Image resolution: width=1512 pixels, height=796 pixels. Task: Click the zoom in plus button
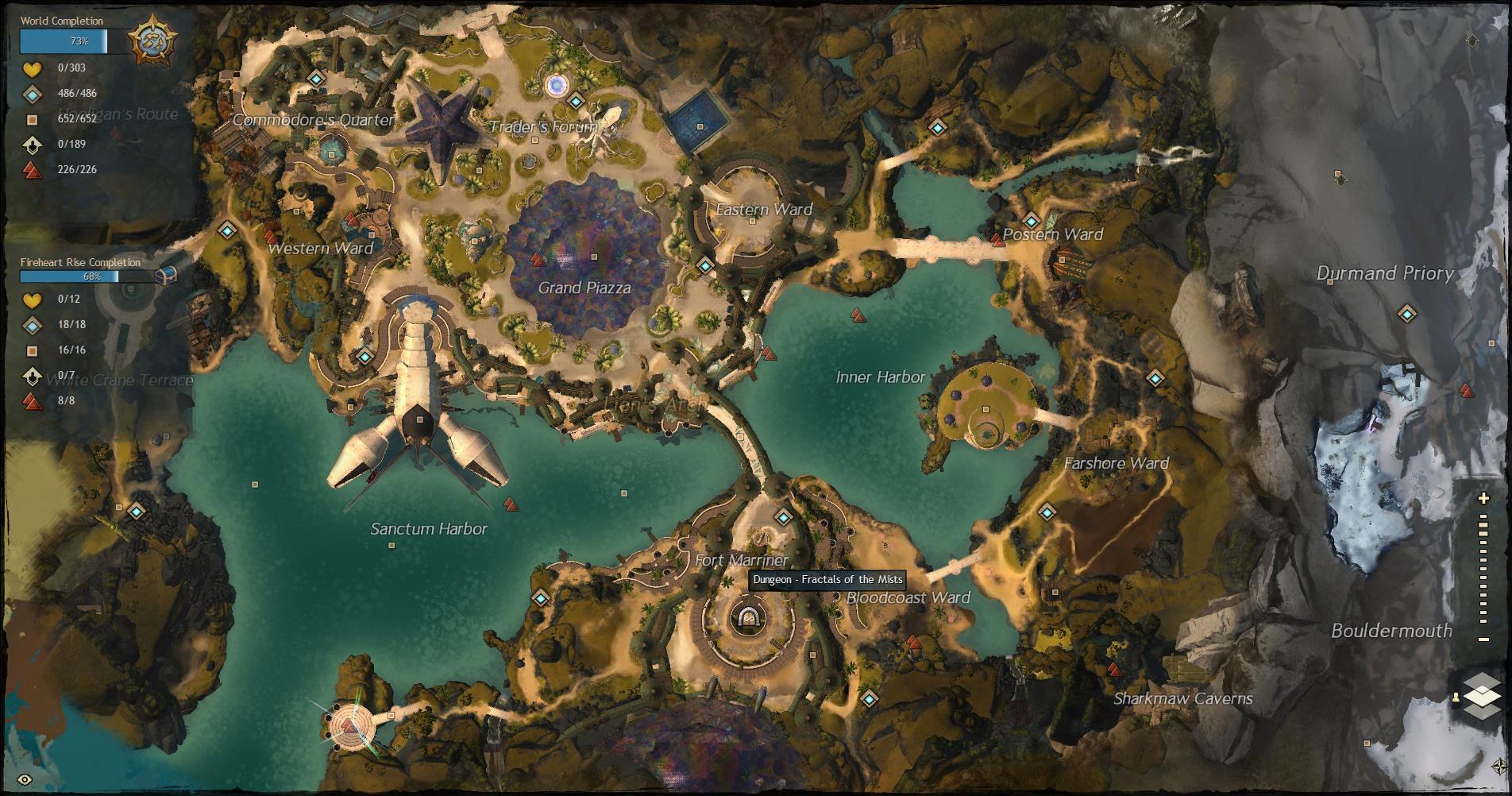click(1482, 498)
